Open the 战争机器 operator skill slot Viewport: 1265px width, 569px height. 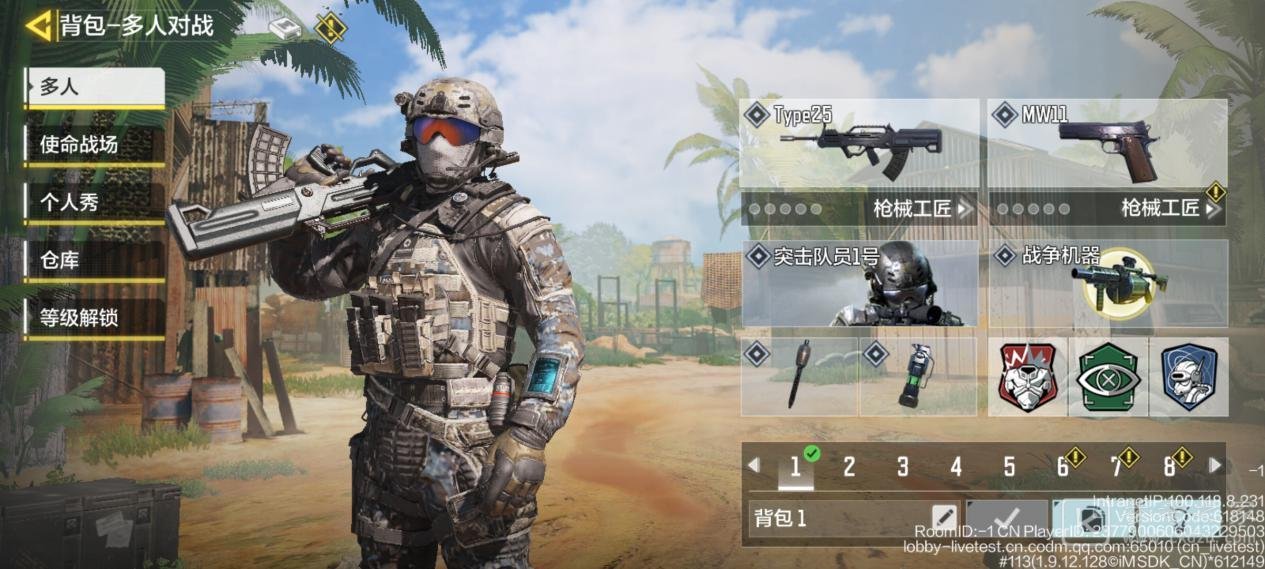pos(1107,283)
